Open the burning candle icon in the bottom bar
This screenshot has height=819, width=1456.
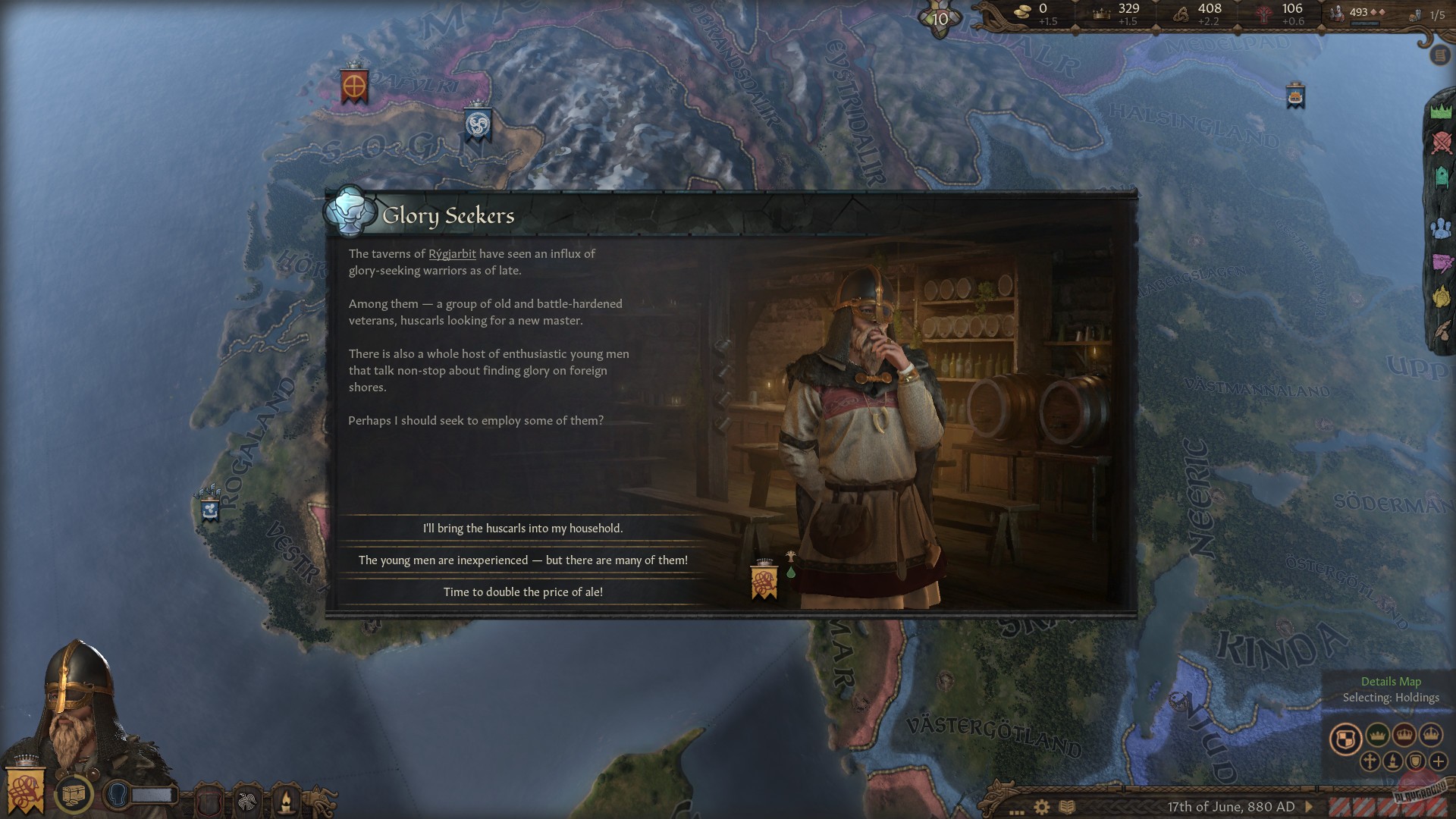284,798
